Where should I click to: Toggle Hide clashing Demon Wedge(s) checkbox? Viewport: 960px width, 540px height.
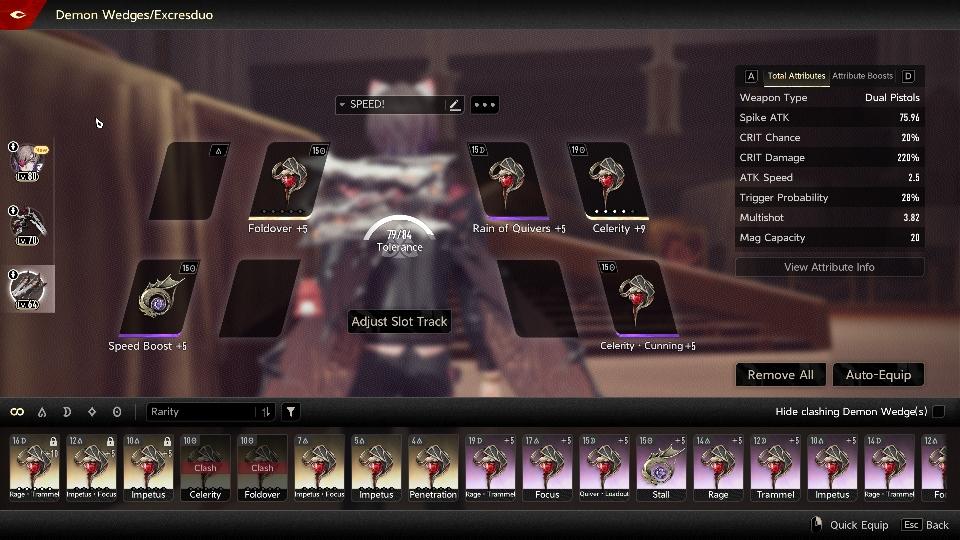click(935, 412)
